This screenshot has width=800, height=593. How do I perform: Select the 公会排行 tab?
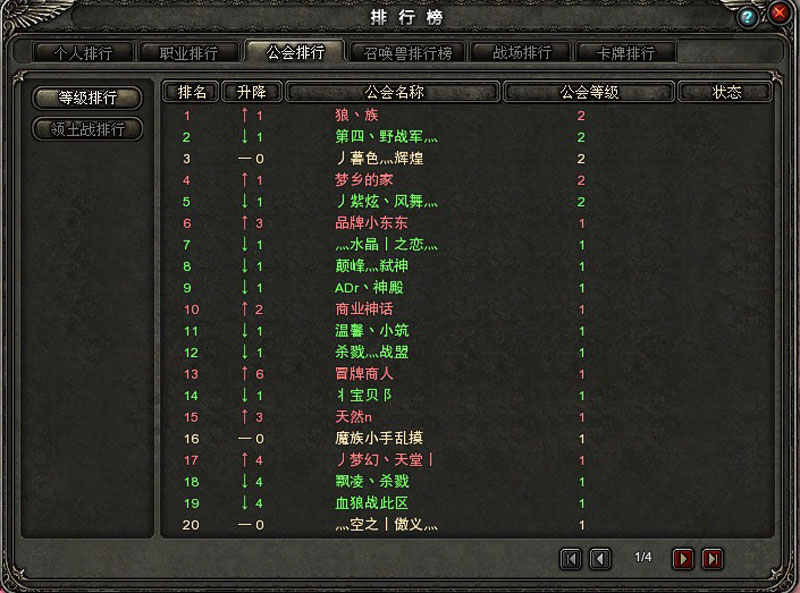pos(295,52)
